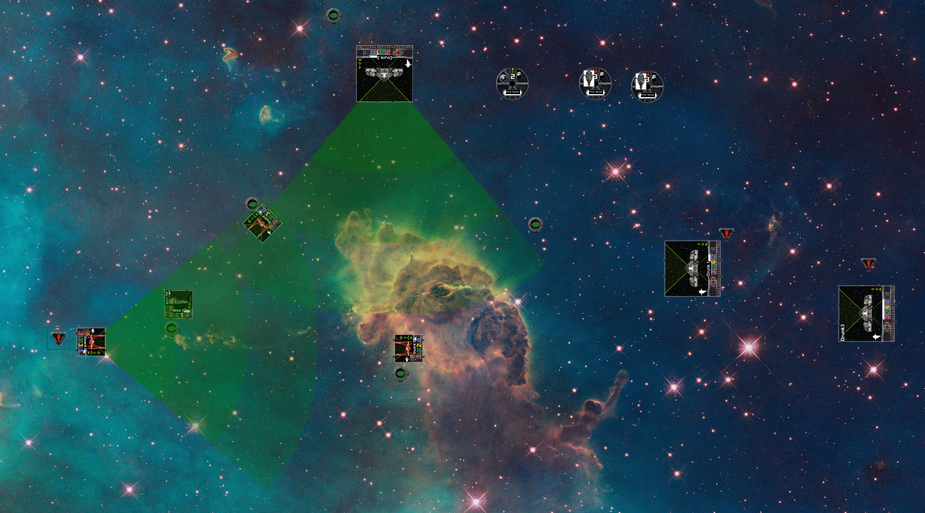Click the red warning marker above Drunk3 ship
The width and height of the screenshot is (925, 513).
(868, 264)
